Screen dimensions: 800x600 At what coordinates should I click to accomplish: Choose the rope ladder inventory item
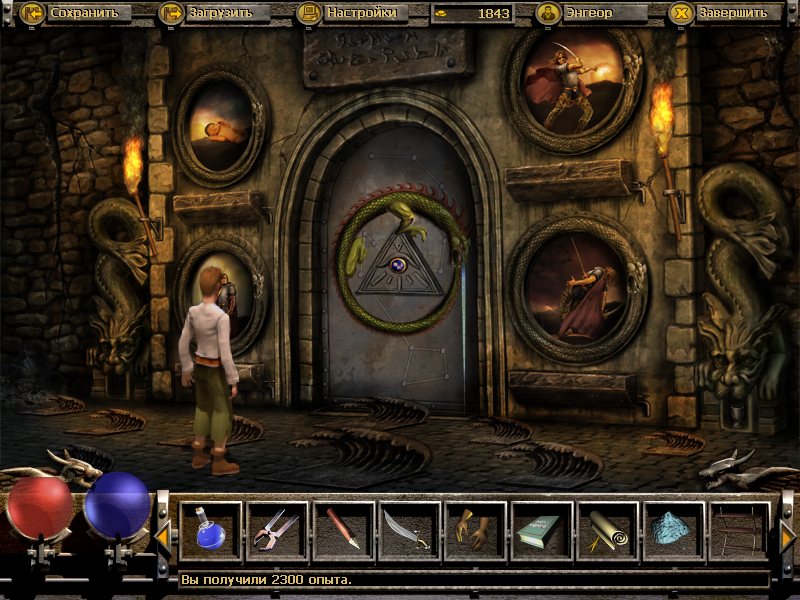point(739,531)
